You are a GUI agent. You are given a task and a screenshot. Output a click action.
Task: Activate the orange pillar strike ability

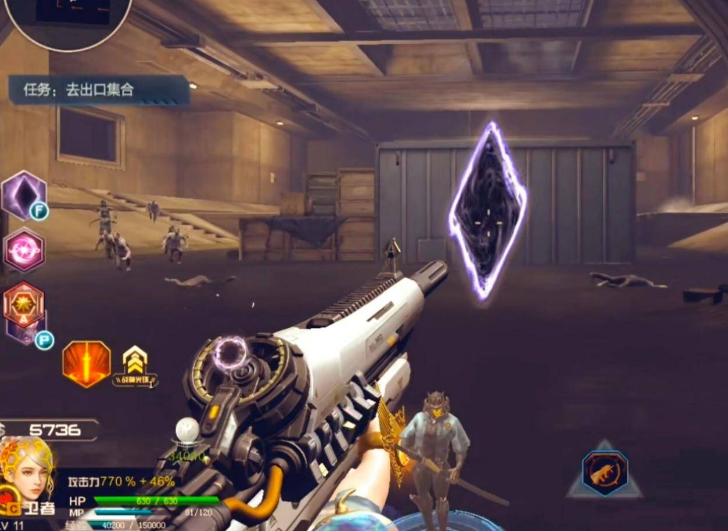point(86,363)
